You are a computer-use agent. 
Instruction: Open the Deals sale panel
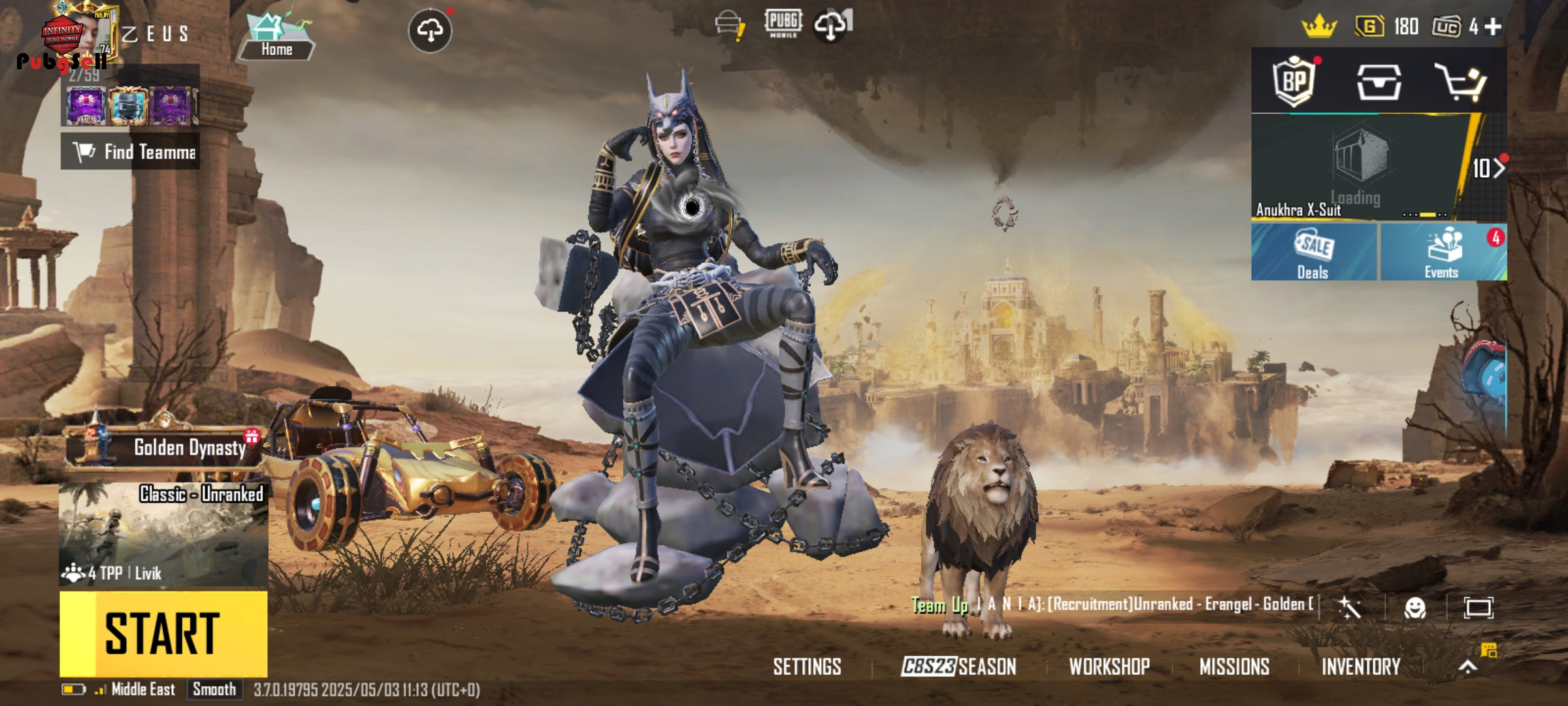point(1313,252)
